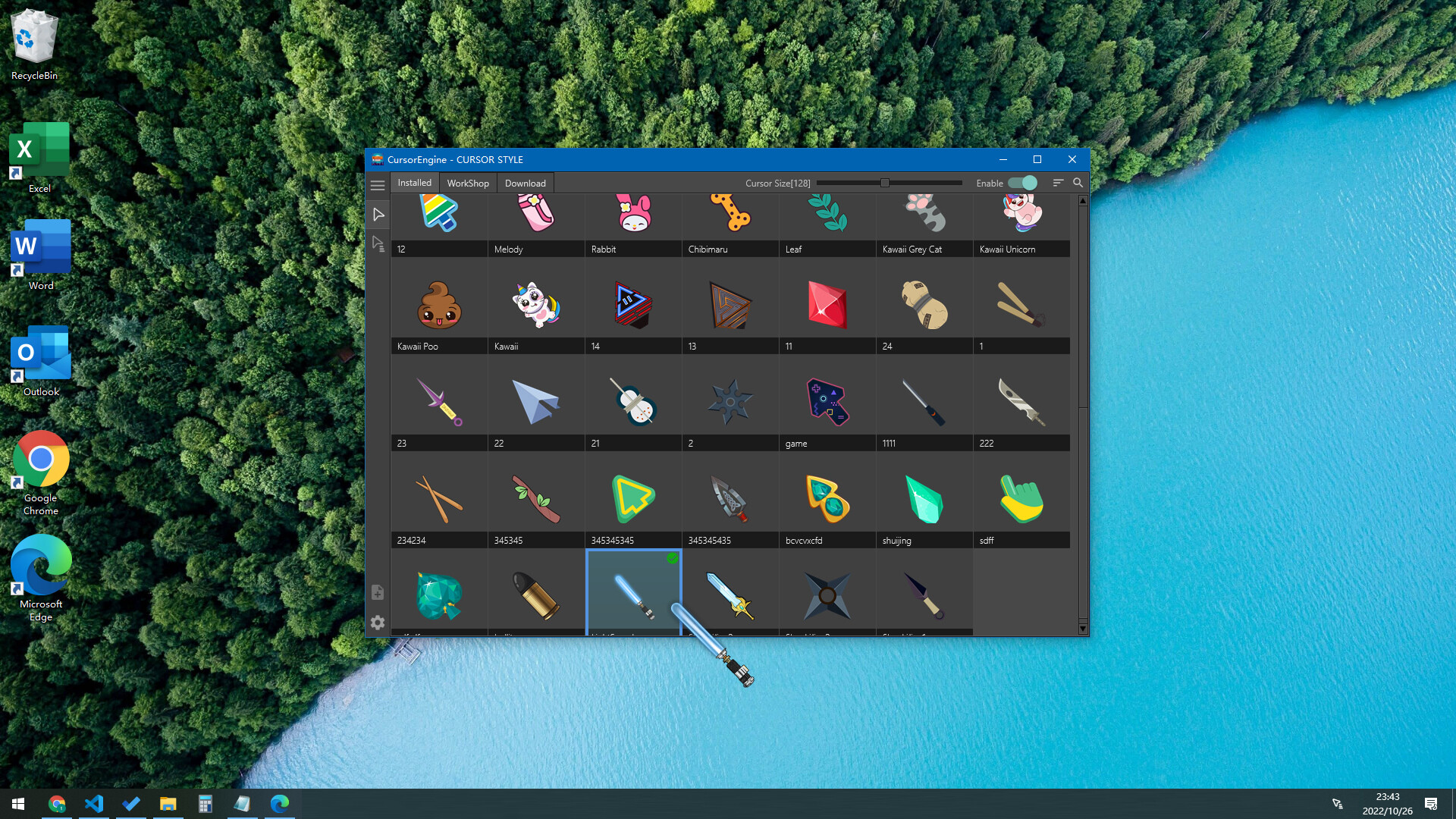Switch to the WorkShop tab
Image resolution: width=1456 pixels, height=819 pixels.
[467, 183]
